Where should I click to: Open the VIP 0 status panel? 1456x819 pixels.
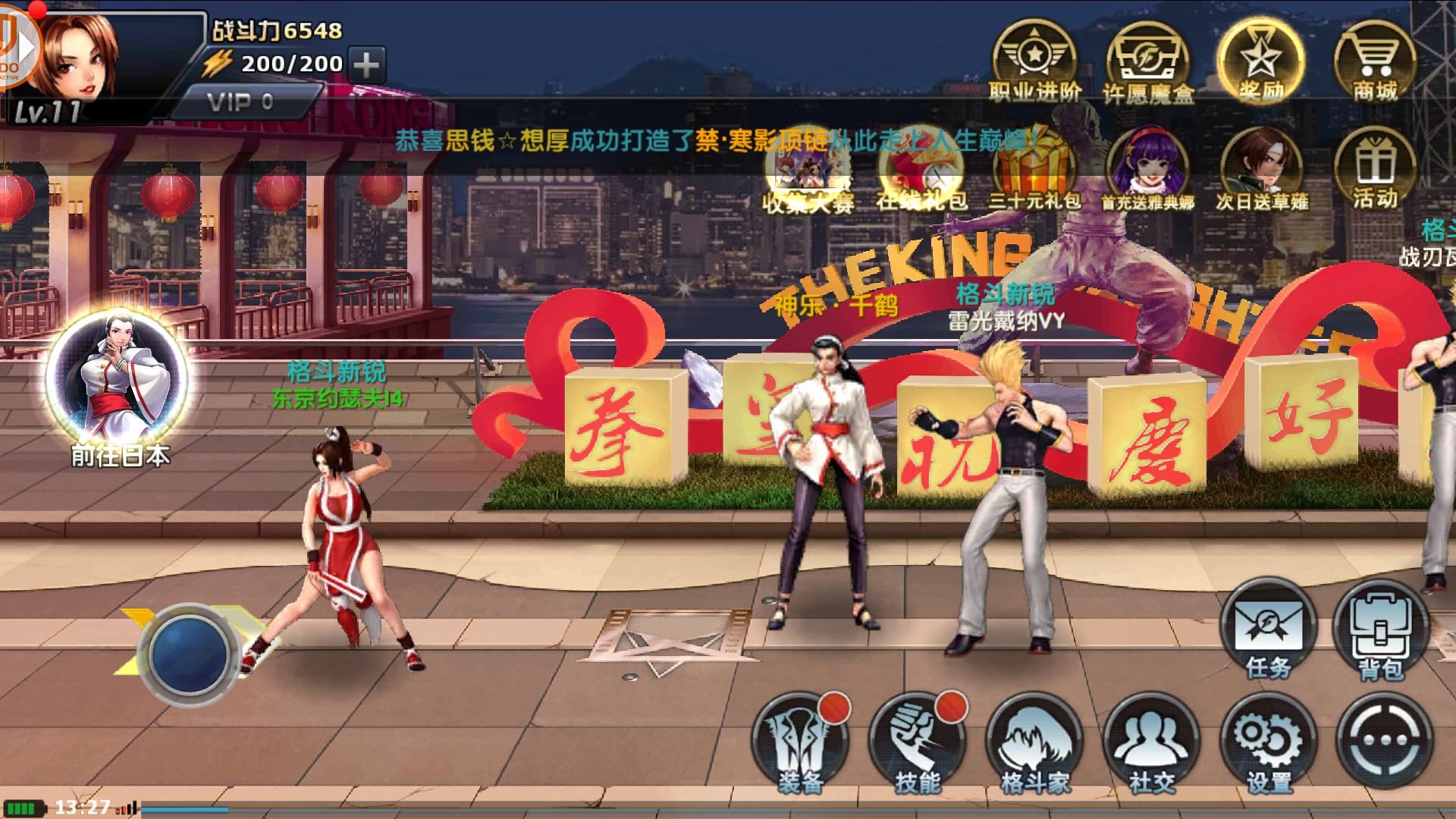(241, 102)
